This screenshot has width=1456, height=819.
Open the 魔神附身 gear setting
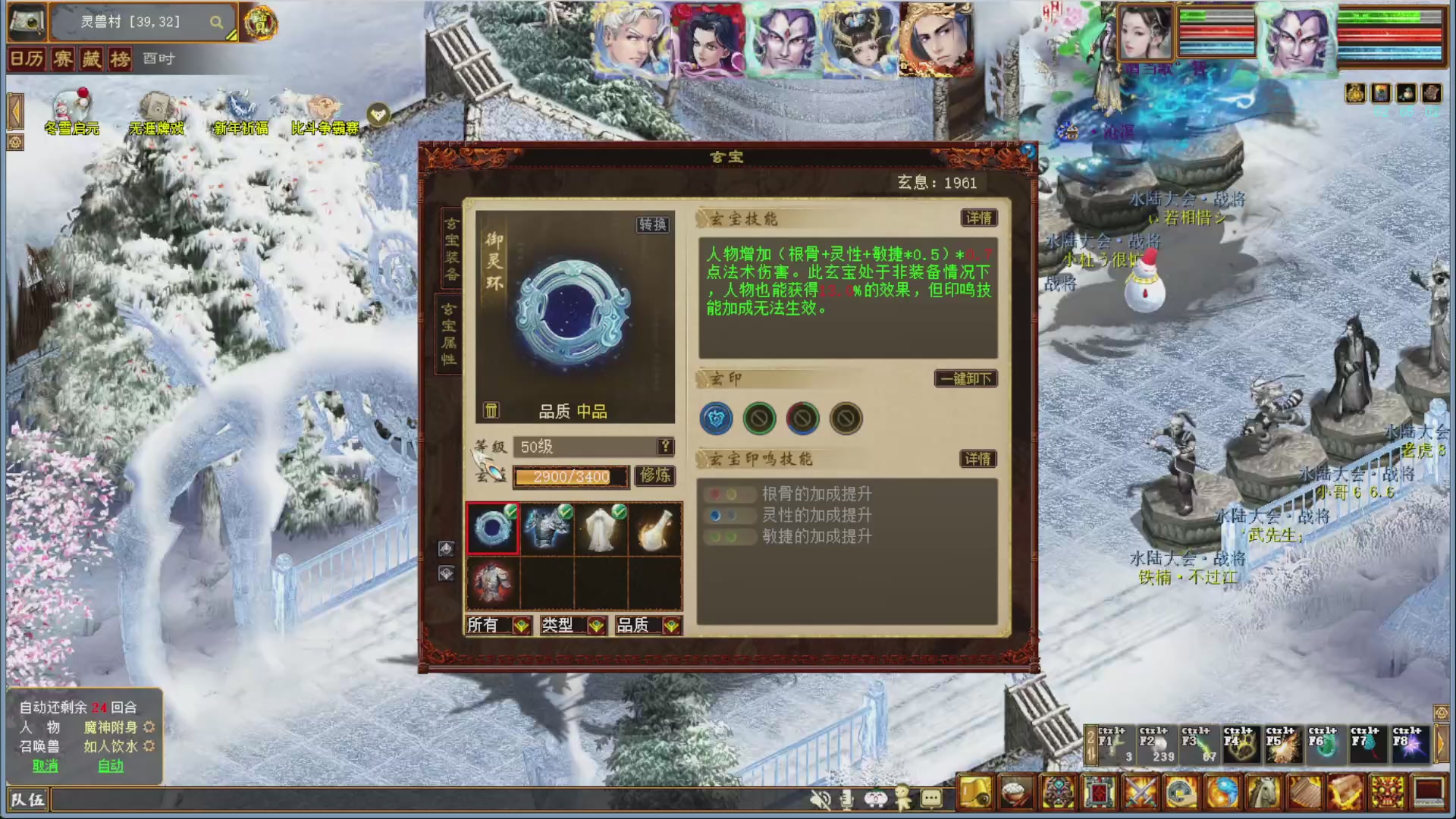(x=149, y=726)
